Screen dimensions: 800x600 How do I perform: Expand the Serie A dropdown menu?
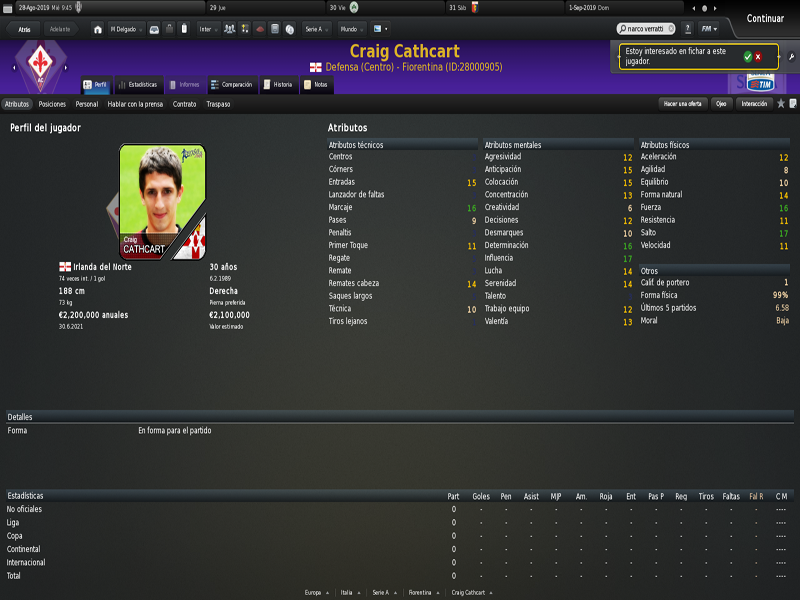point(317,29)
